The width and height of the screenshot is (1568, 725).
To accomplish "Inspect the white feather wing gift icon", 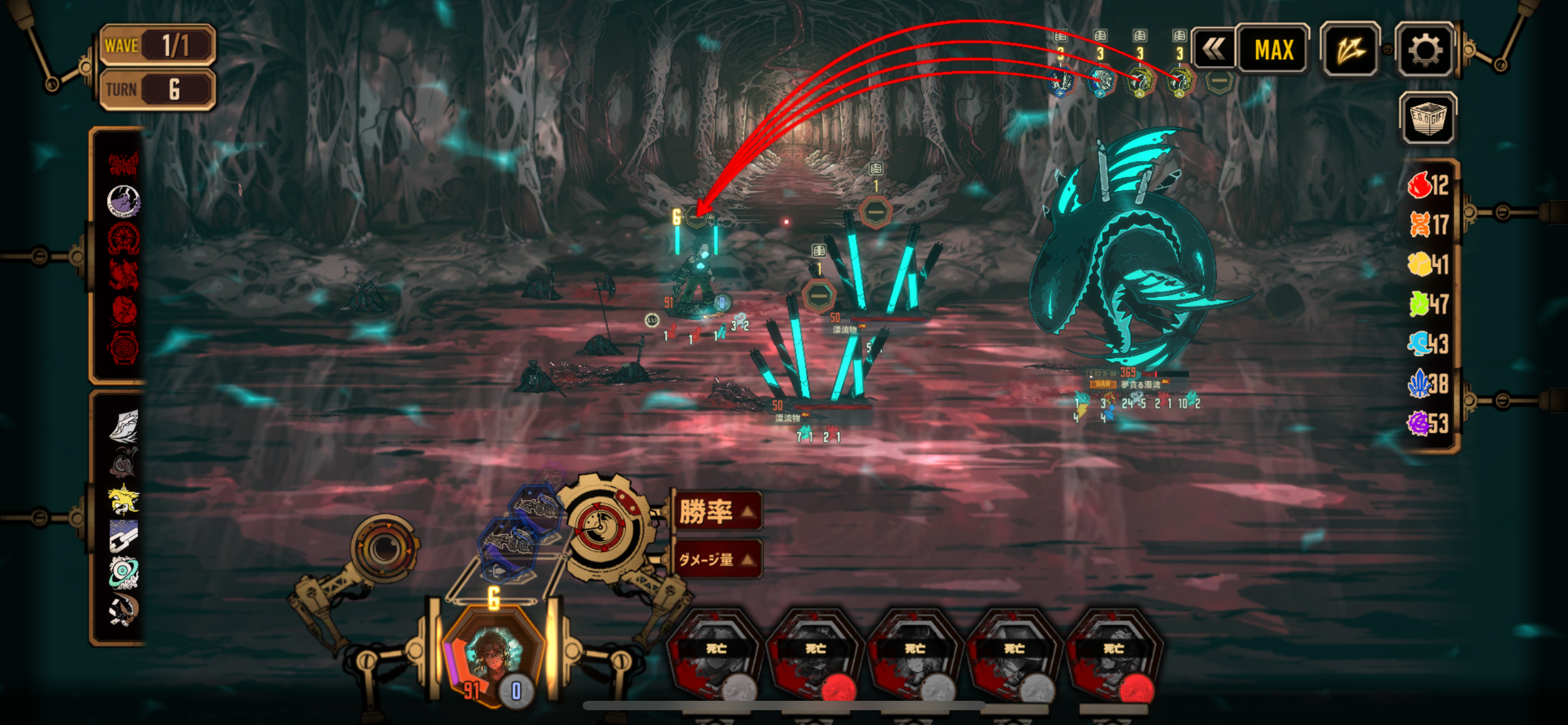I will coord(123,426).
